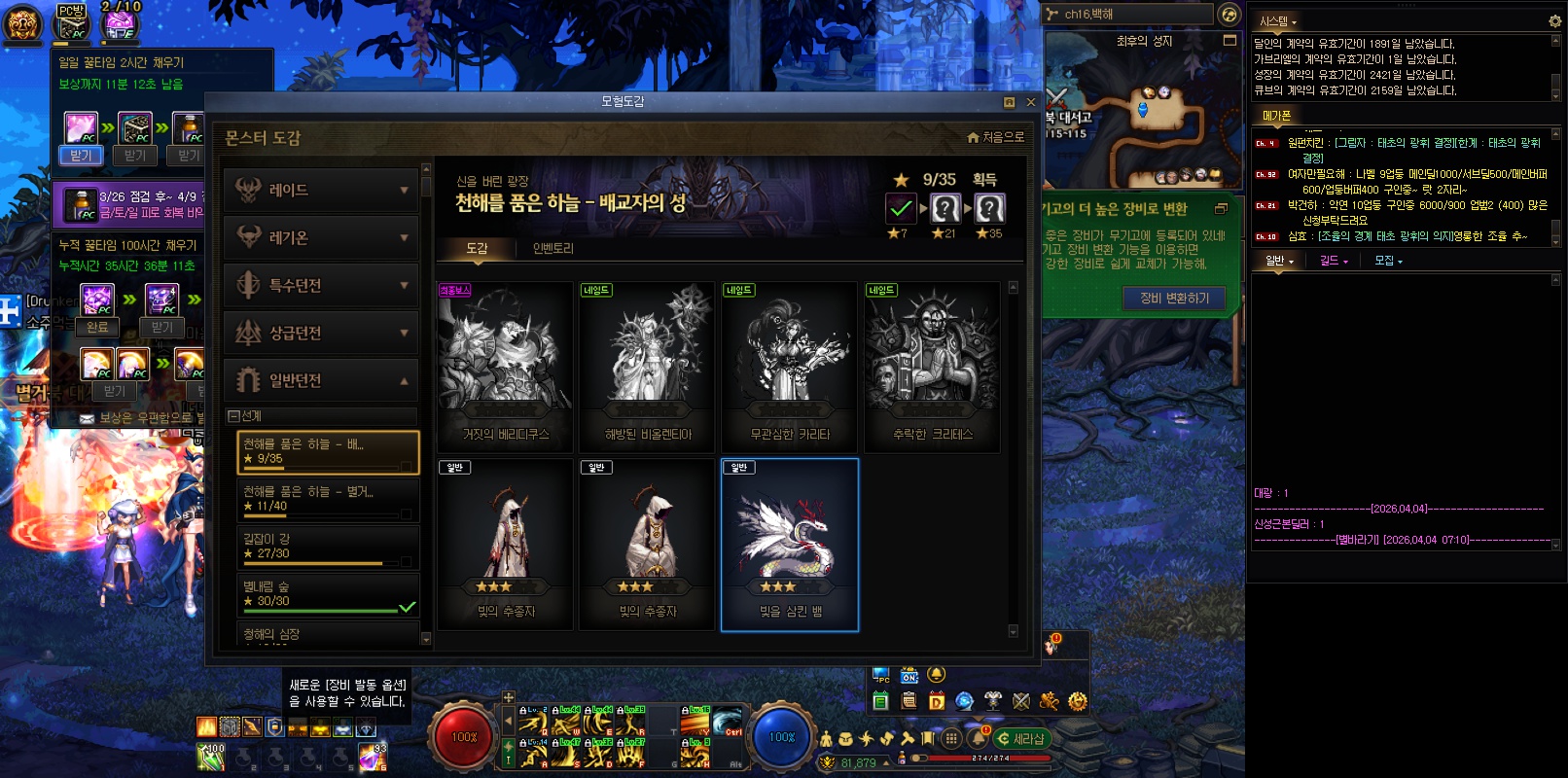Screen dimensions: 1568x778
Task: Open the 상급던전 category
Action: click(x=321, y=334)
